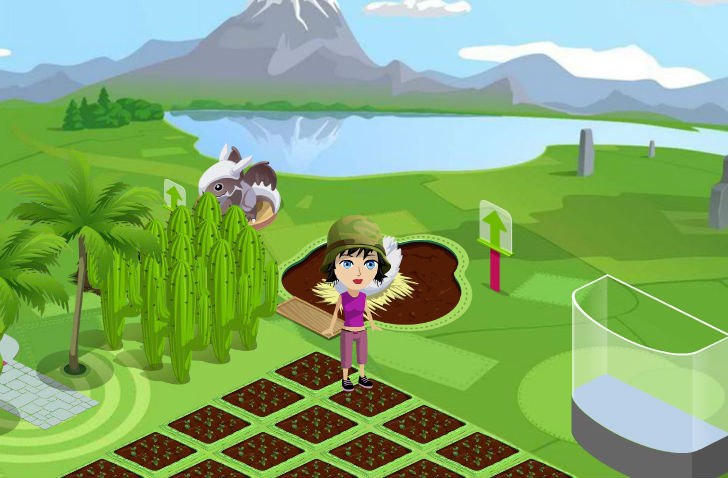Click the green arrow sign on pink post

[495, 228]
